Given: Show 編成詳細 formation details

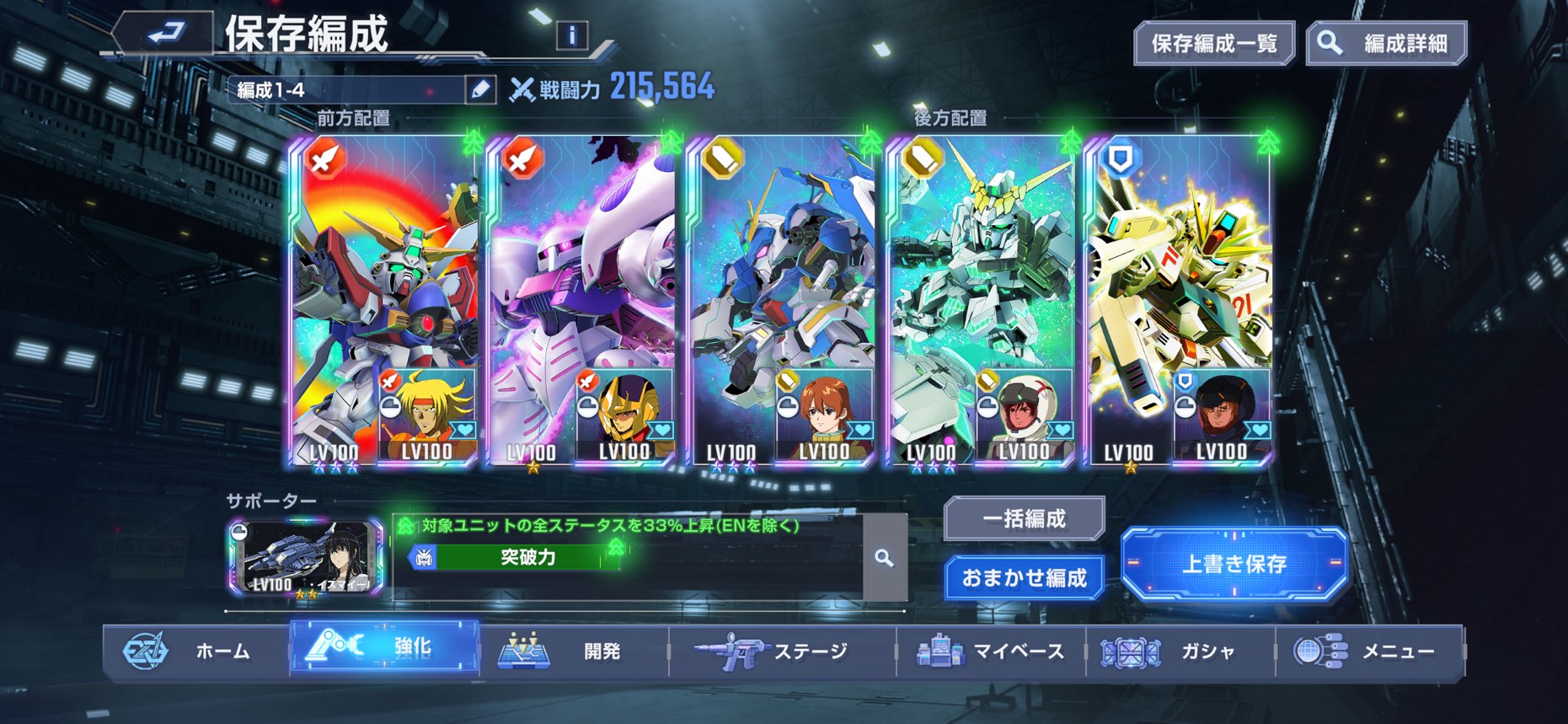Looking at the screenshot, I should point(1387,44).
